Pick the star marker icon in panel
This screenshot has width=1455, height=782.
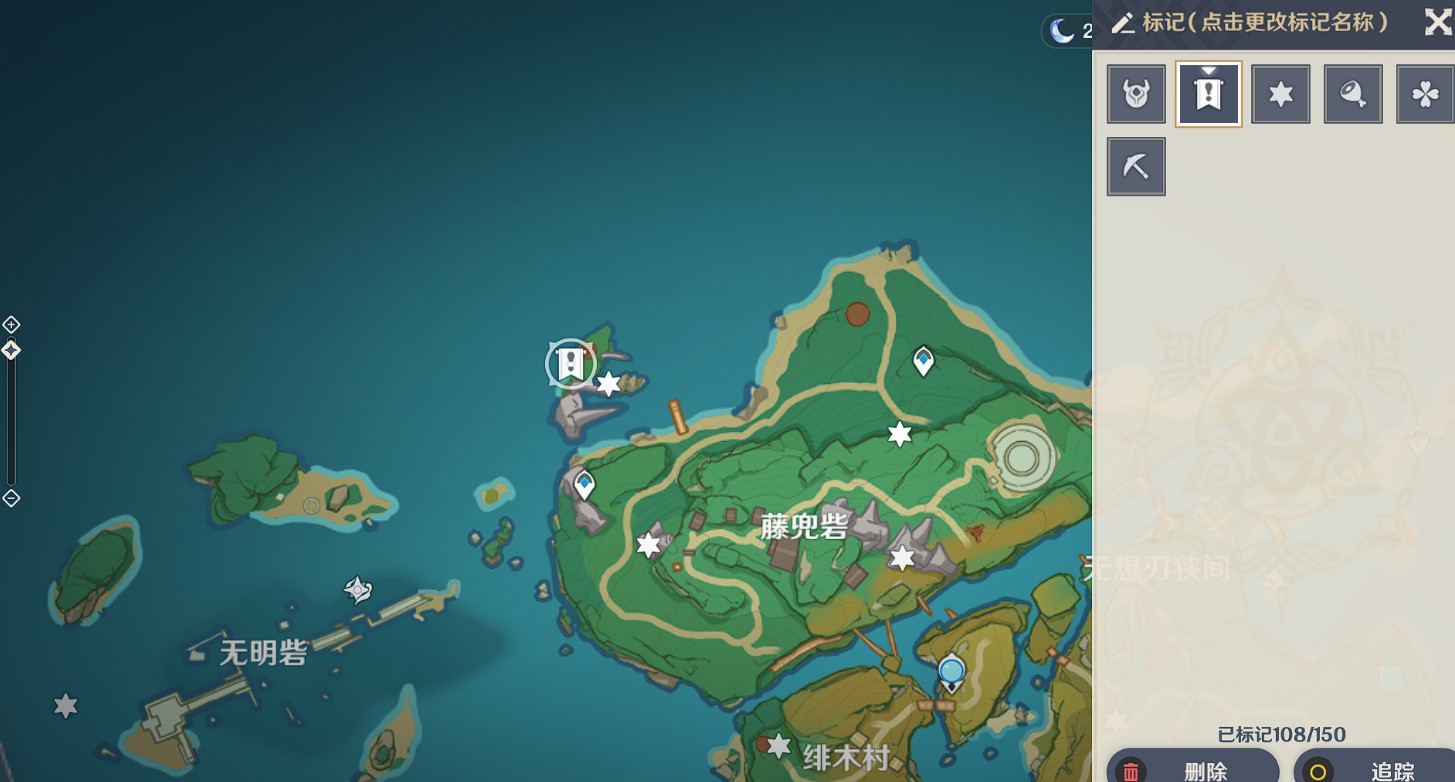(x=1281, y=94)
